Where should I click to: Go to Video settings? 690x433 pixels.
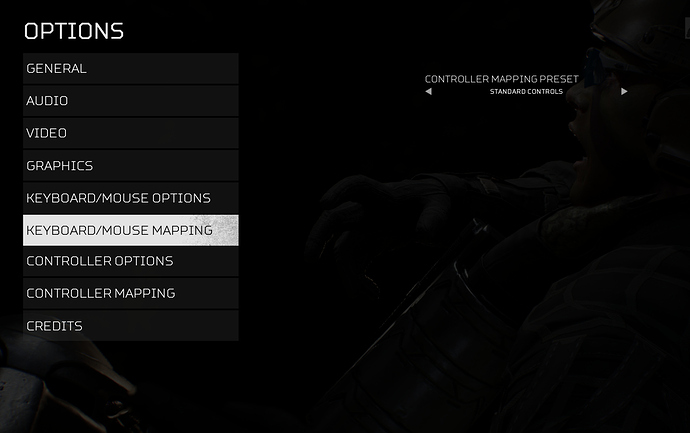130,133
